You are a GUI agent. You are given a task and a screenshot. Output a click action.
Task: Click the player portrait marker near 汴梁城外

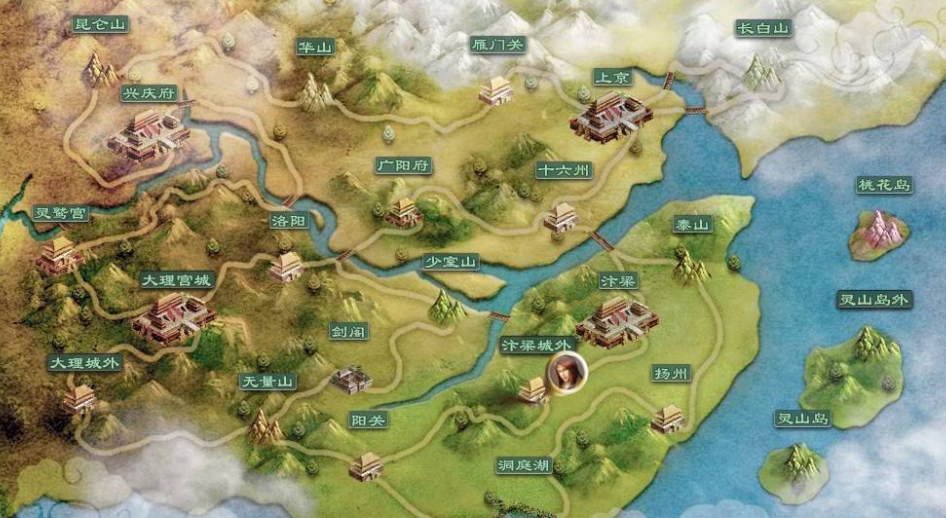pos(567,371)
